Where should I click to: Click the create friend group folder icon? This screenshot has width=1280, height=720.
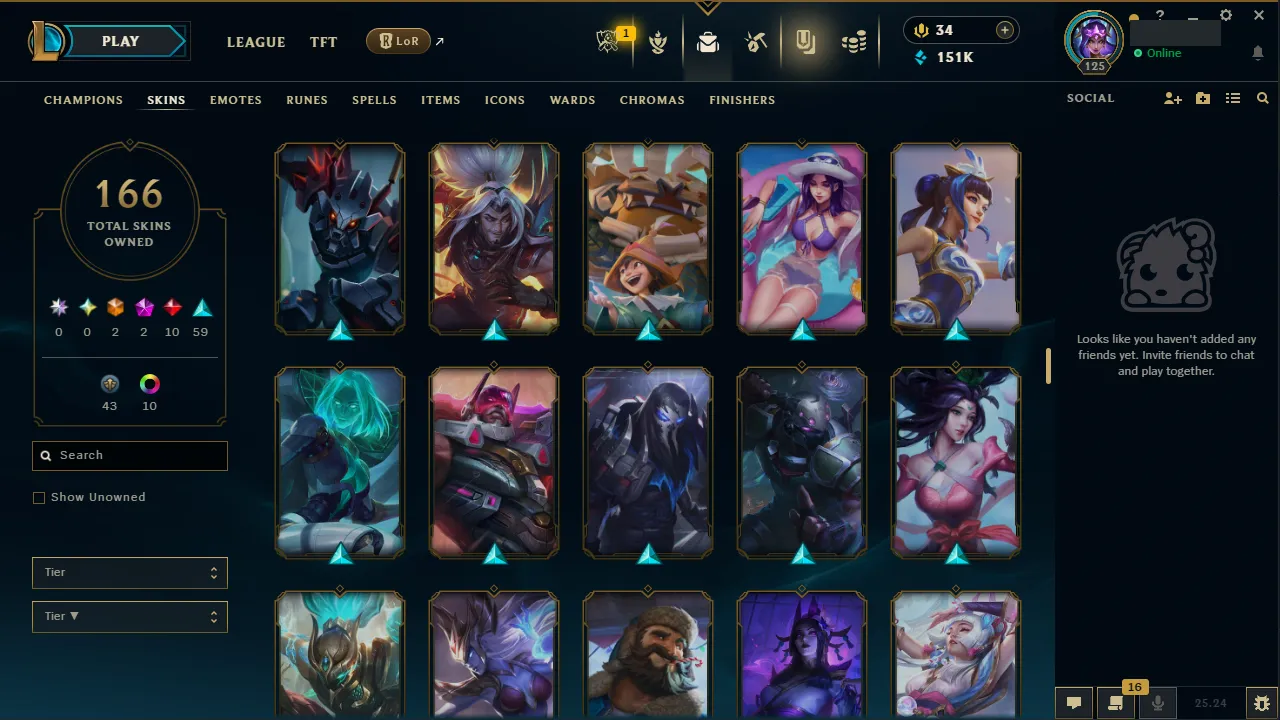tap(1202, 98)
